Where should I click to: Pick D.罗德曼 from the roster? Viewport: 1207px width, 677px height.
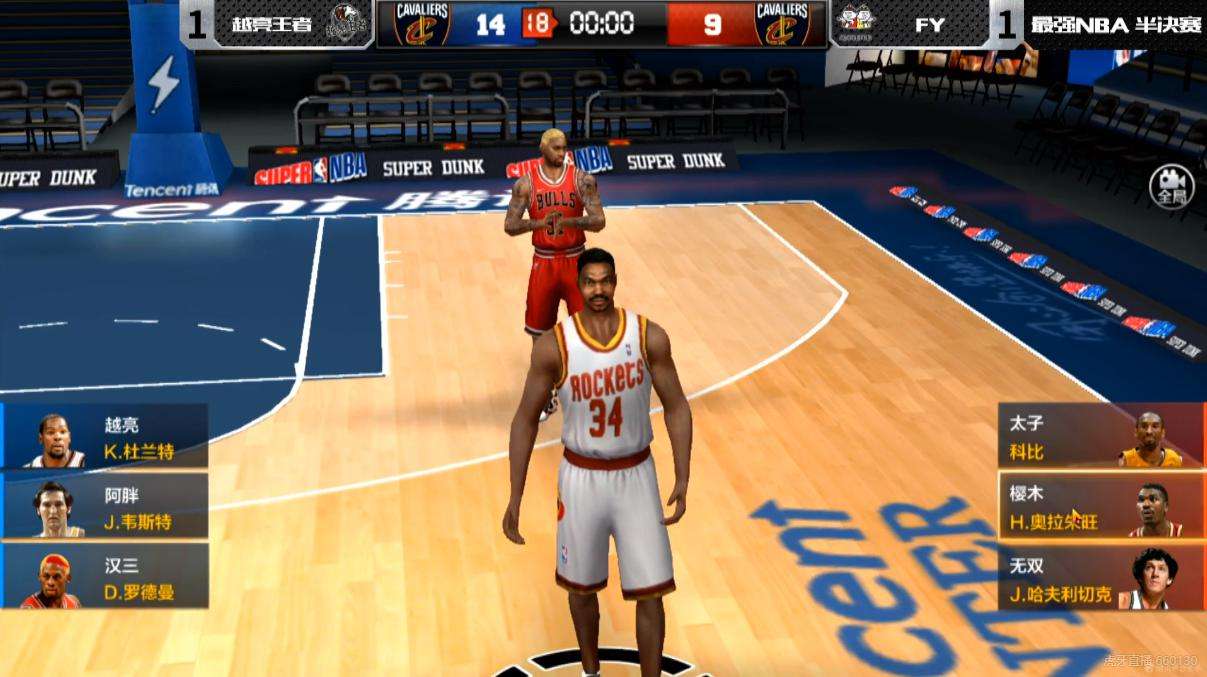[105, 577]
